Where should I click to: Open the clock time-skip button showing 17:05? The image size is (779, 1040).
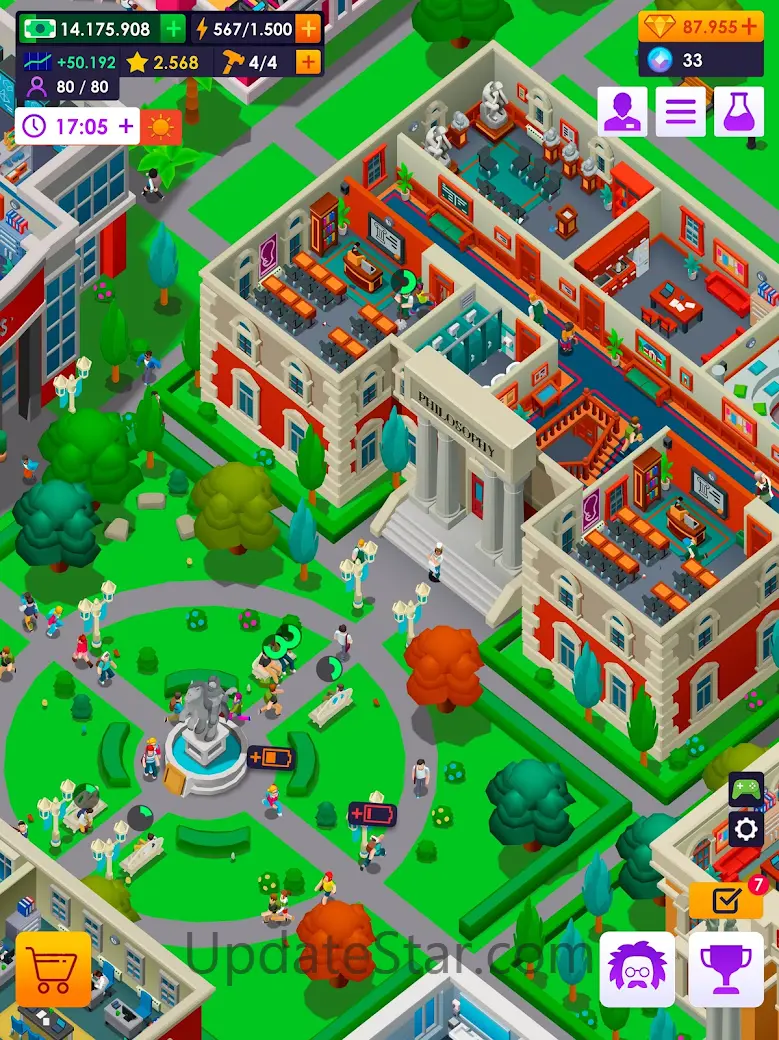pos(77,127)
